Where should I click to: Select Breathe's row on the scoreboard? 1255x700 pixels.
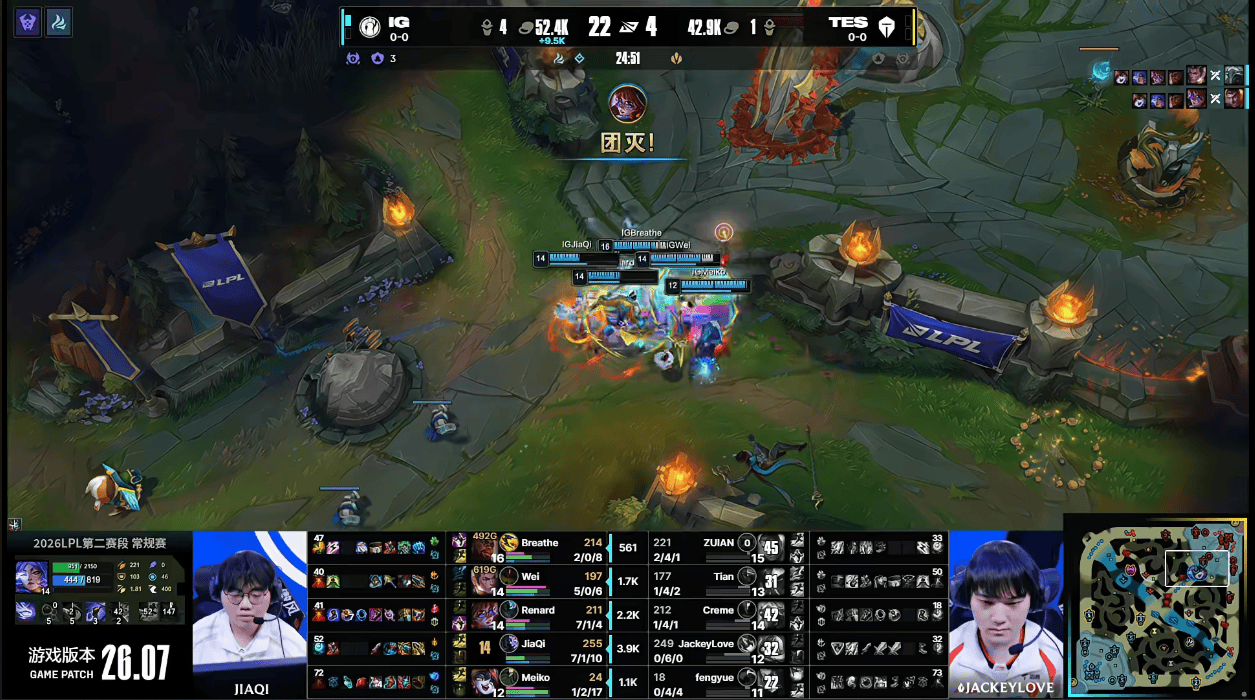(x=540, y=548)
